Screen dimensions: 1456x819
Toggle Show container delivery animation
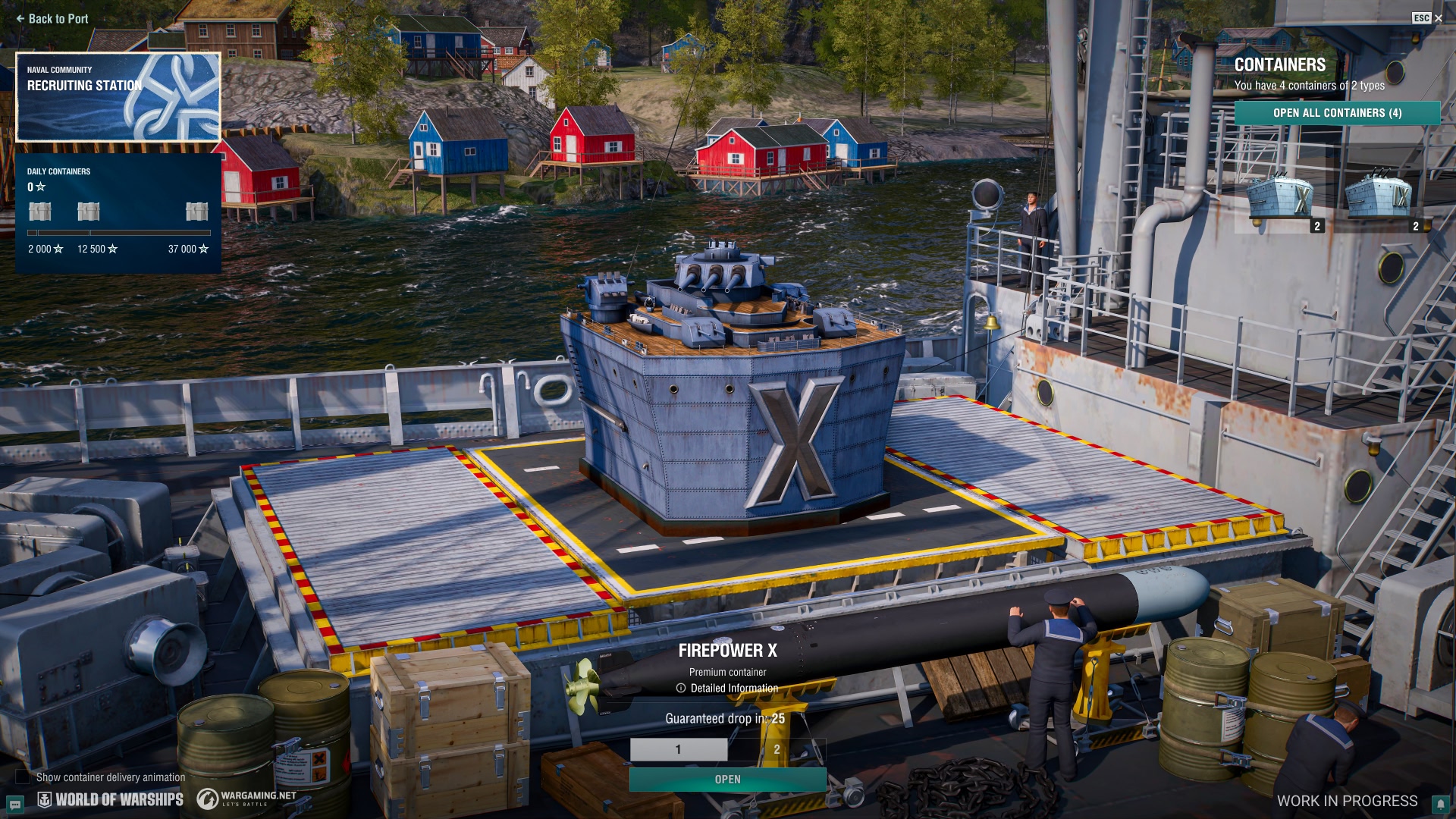[x=24, y=777]
